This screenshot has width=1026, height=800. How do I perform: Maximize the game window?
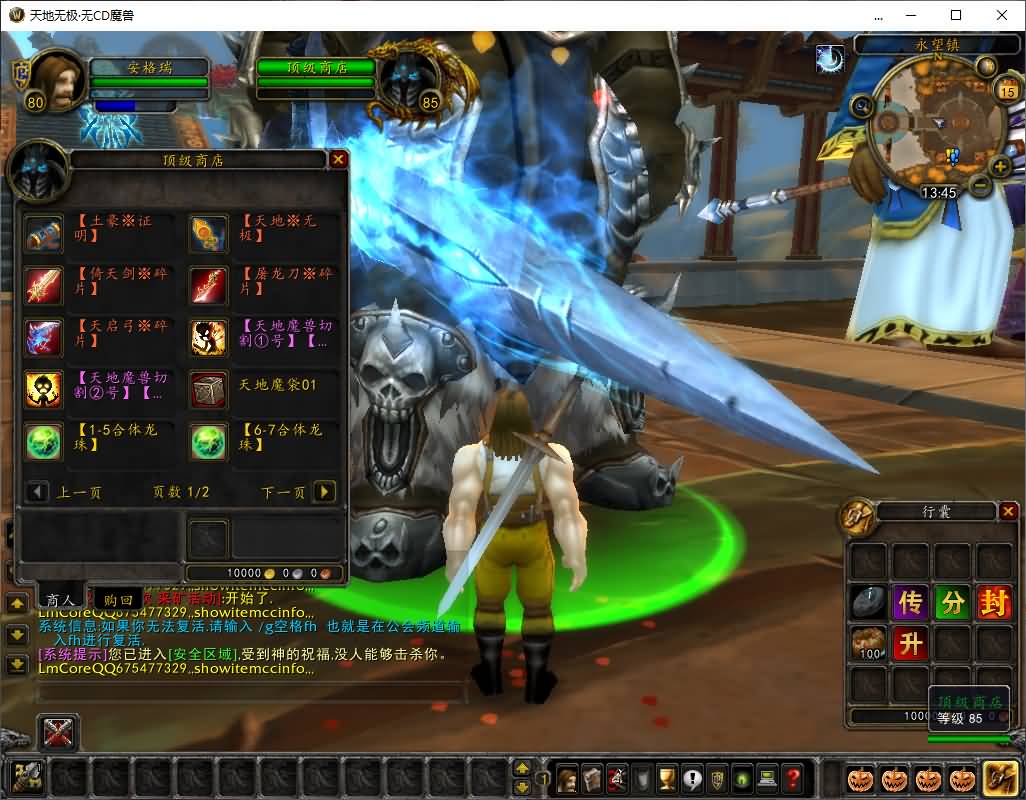tap(956, 15)
